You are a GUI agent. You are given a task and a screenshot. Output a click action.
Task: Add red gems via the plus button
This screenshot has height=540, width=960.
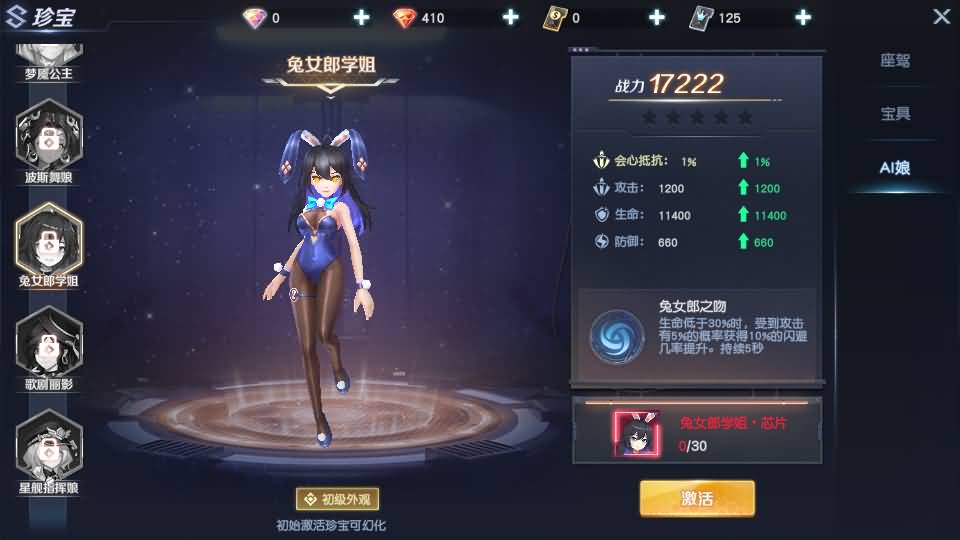(x=510, y=18)
